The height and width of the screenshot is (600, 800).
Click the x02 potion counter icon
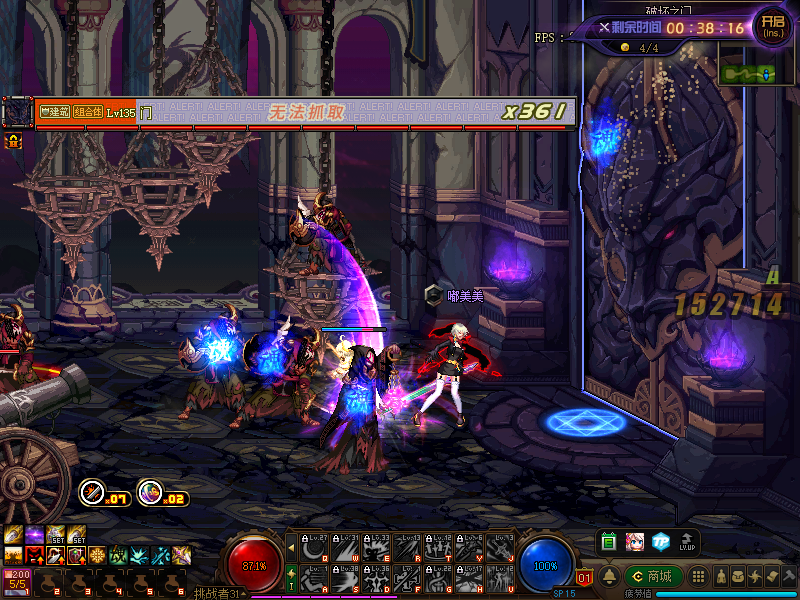coord(150,492)
